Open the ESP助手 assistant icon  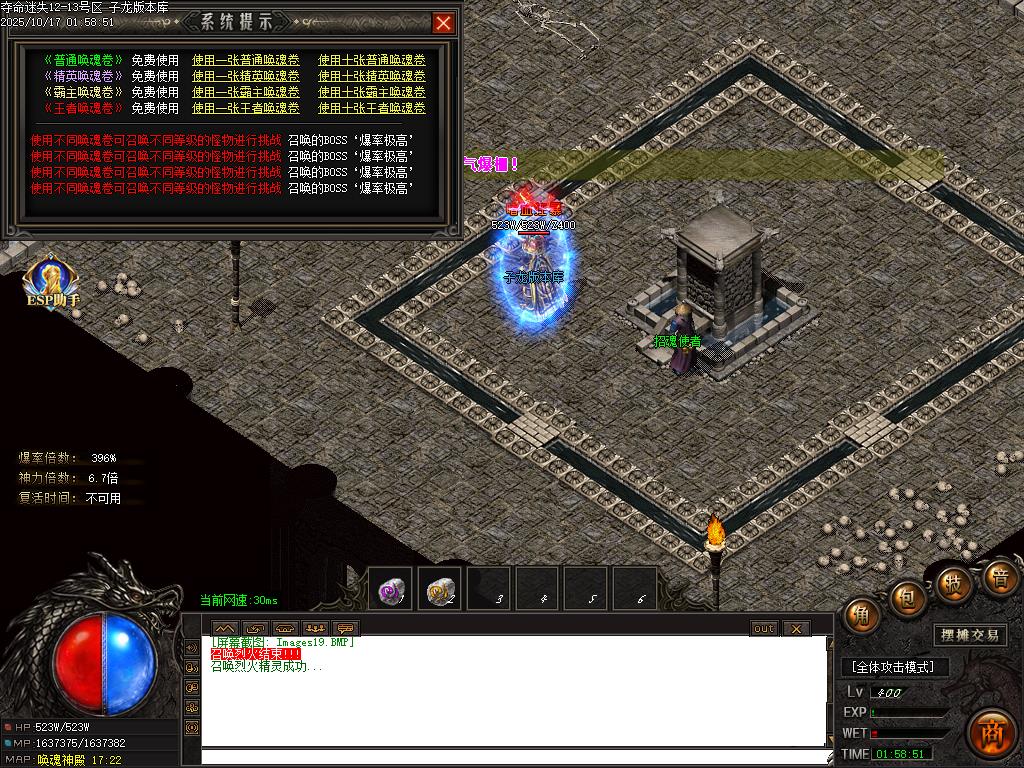pos(50,283)
